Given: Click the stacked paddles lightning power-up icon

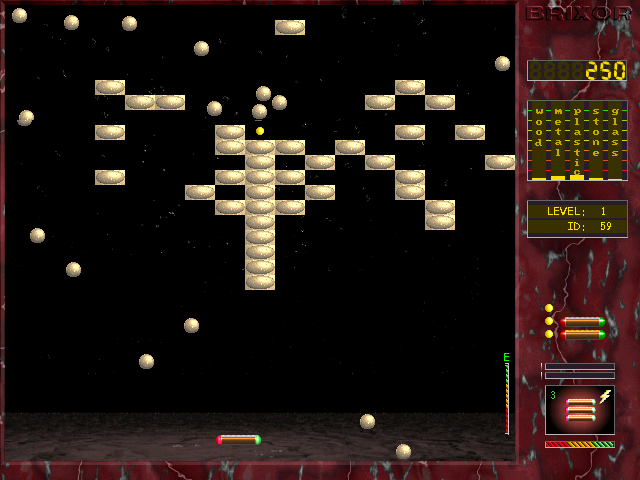Looking at the screenshot, I should (x=579, y=410).
